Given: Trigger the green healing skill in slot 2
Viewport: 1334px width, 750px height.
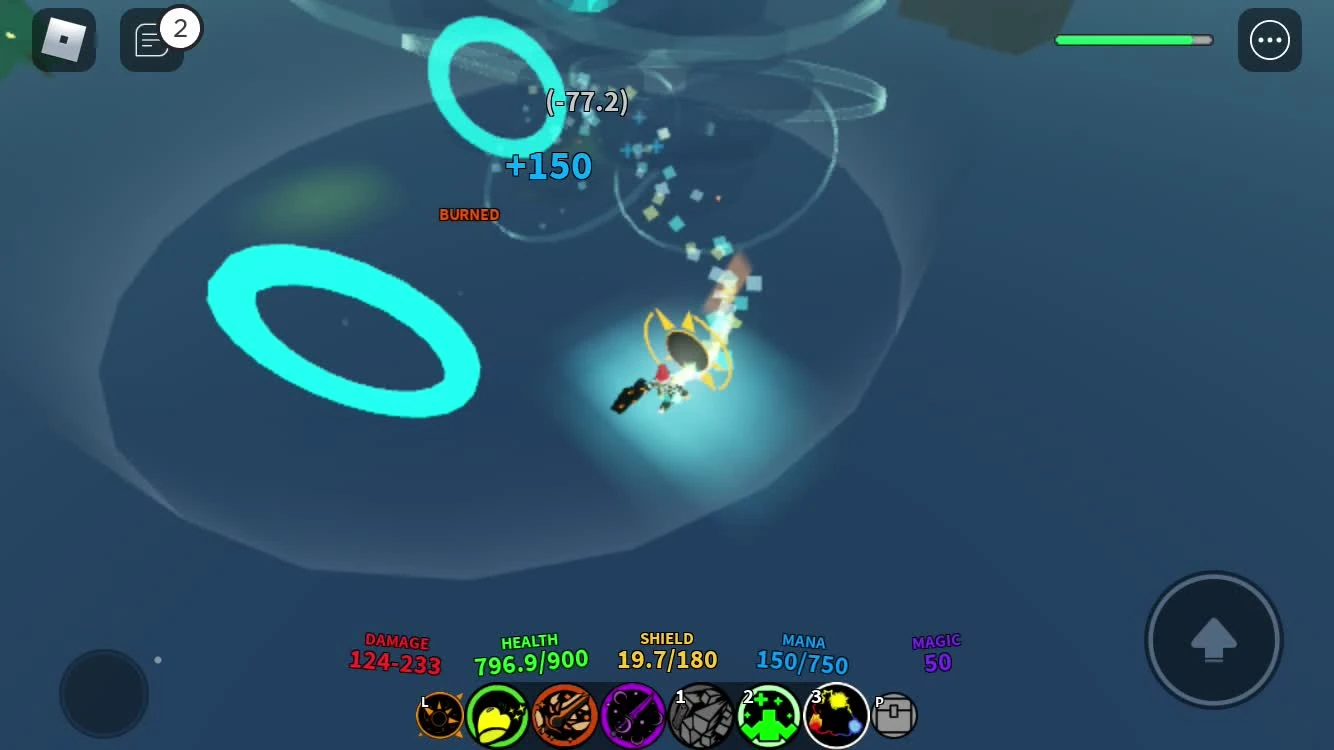Looking at the screenshot, I should pos(768,714).
